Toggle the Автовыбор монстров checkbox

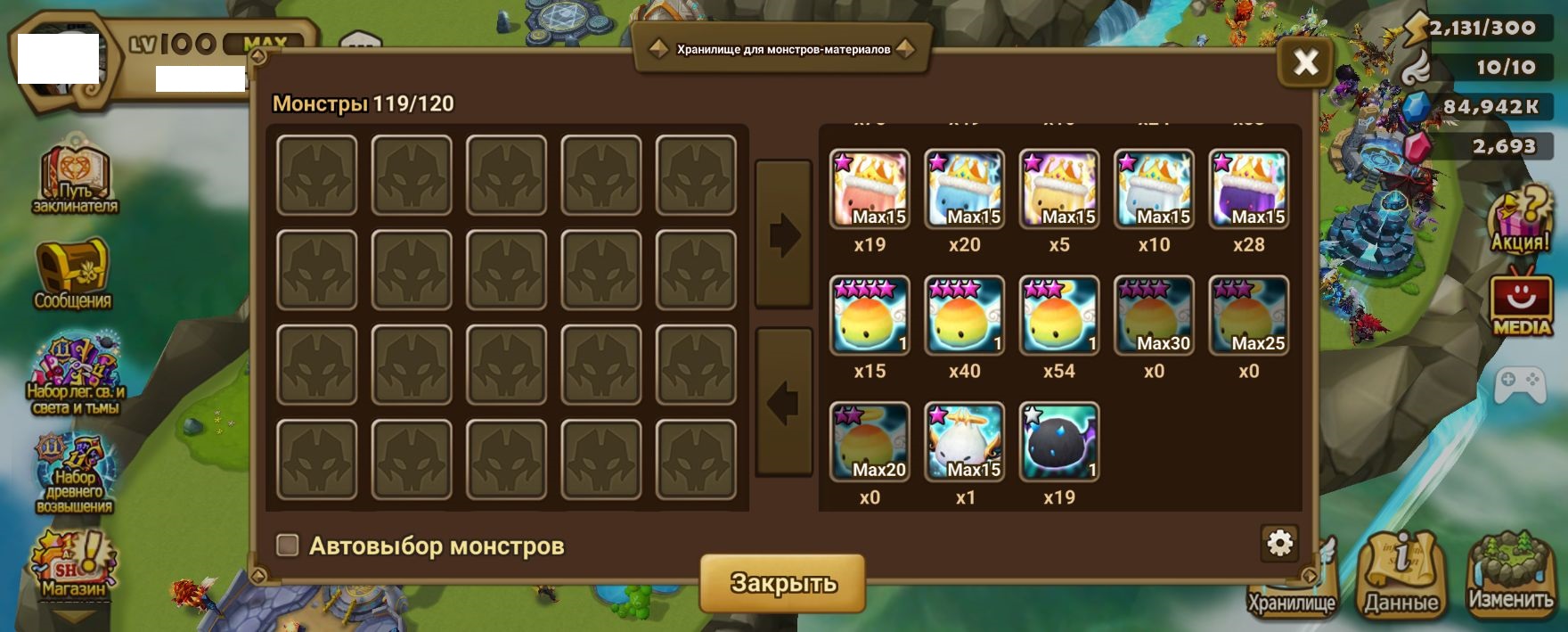point(288,545)
